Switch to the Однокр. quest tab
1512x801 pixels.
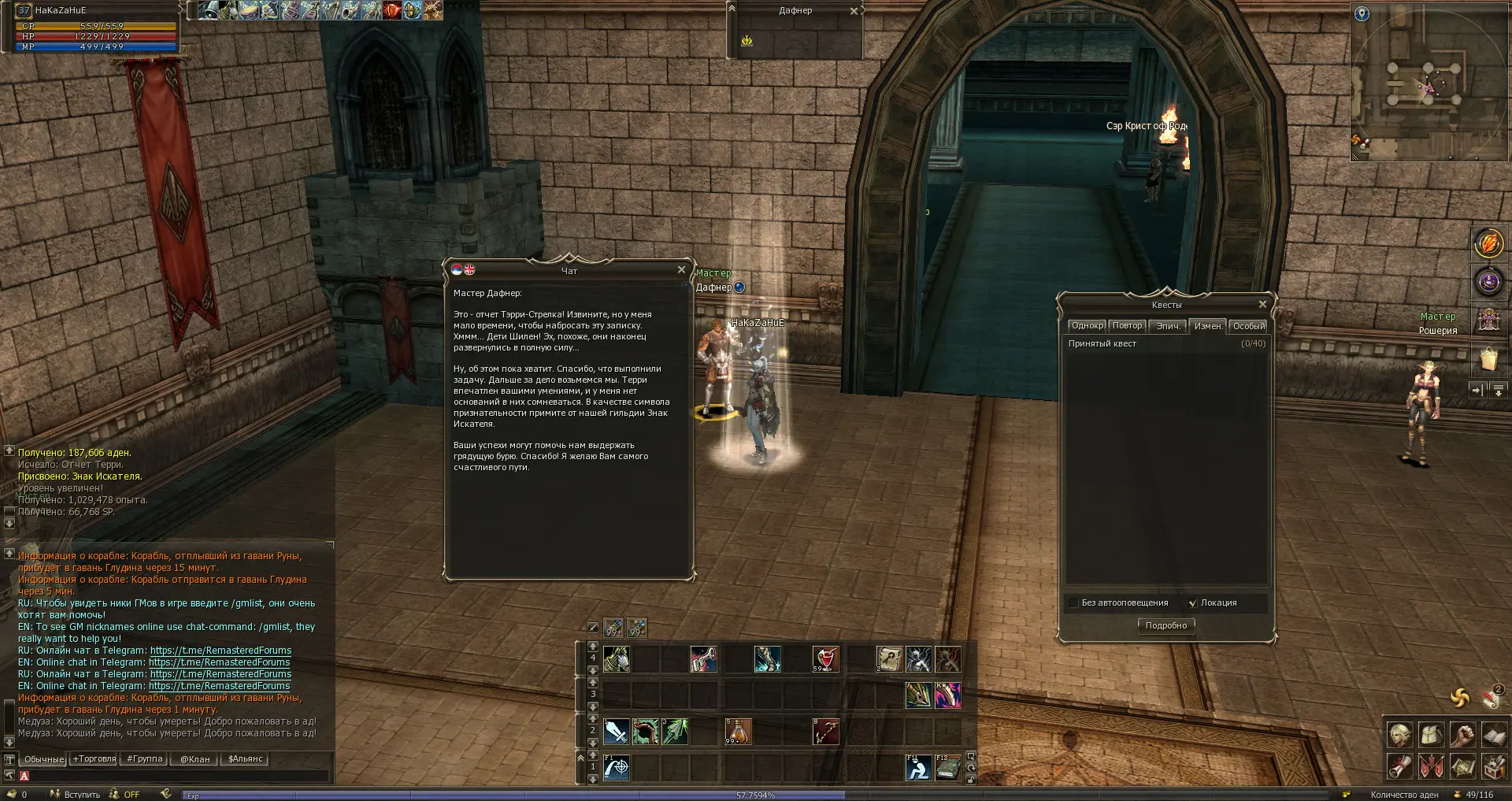[x=1087, y=326]
